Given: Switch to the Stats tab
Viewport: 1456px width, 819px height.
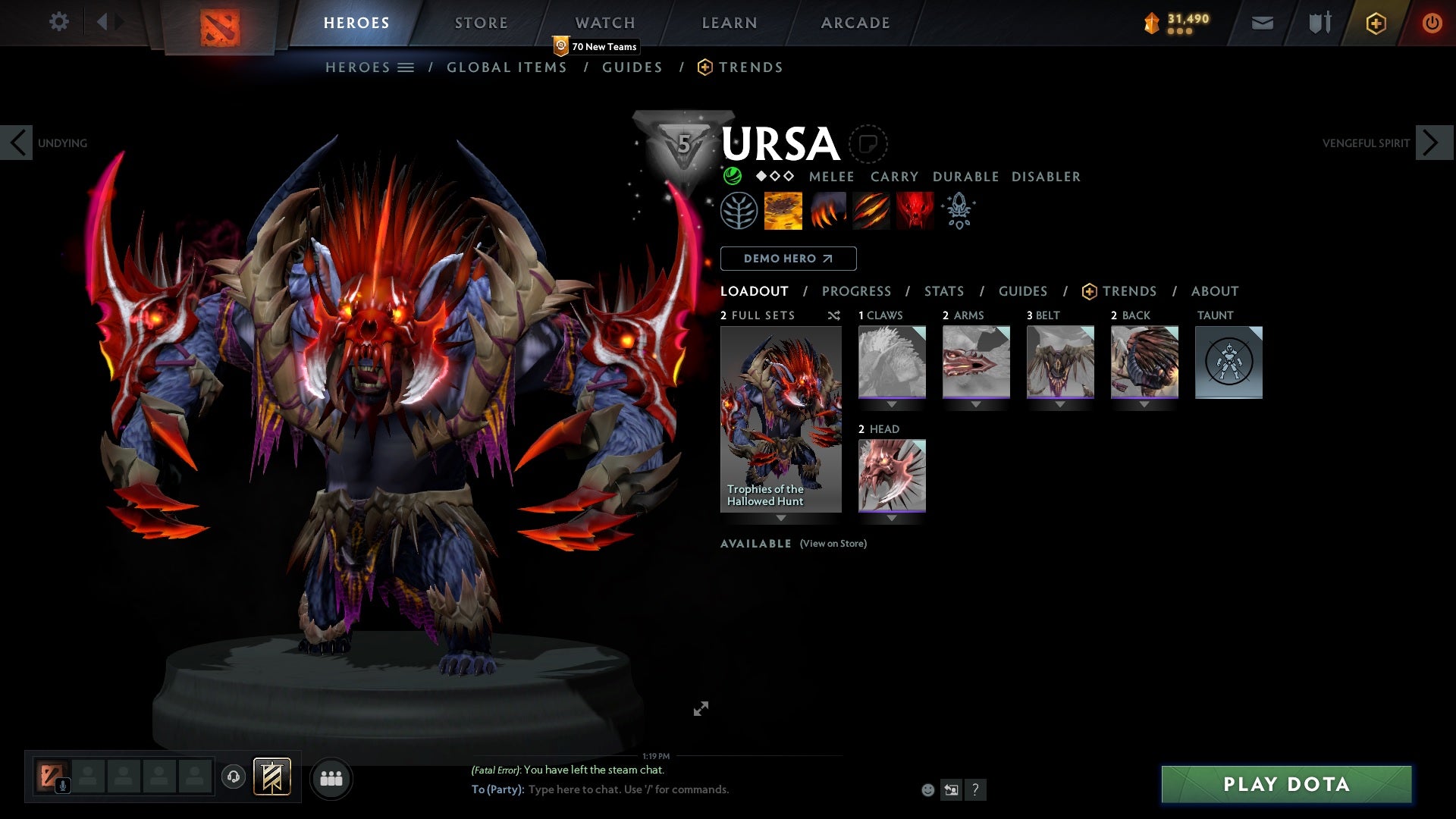Looking at the screenshot, I should (943, 291).
